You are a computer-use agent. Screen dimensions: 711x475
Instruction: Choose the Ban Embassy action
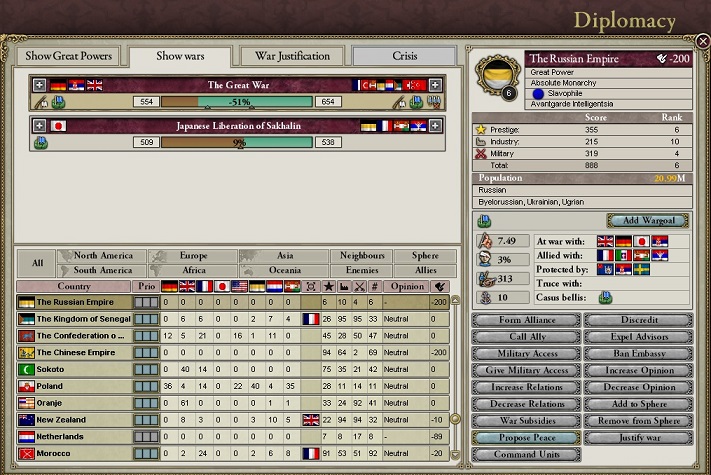(637, 354)
